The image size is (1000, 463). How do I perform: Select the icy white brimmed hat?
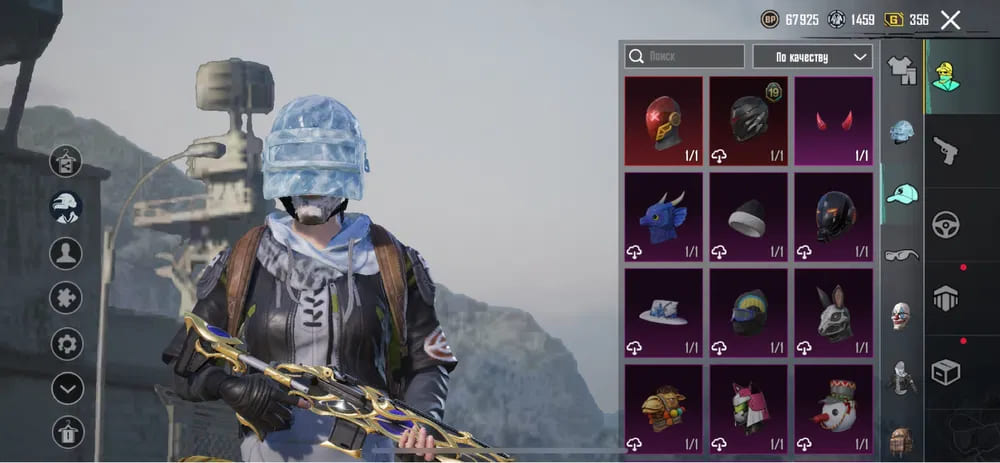(663, 313)
